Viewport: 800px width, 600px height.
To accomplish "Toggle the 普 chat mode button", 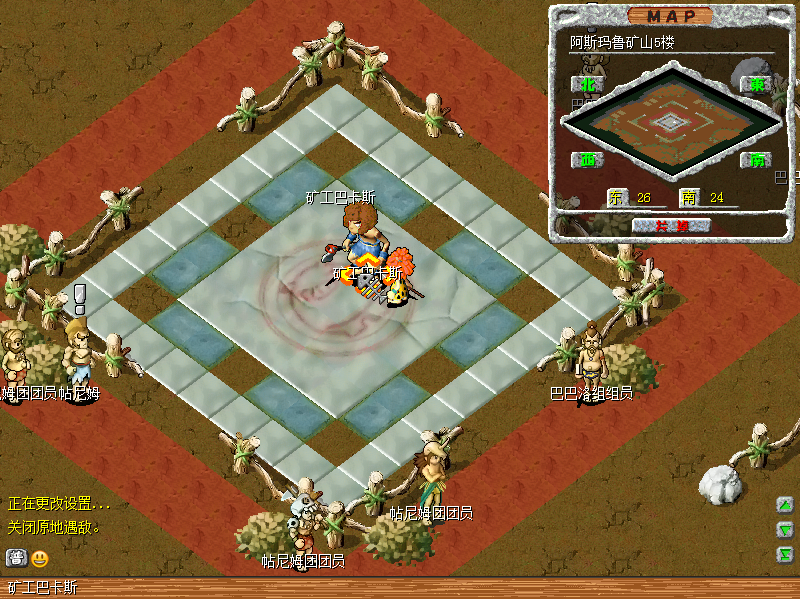I will [x=16, y=558].
